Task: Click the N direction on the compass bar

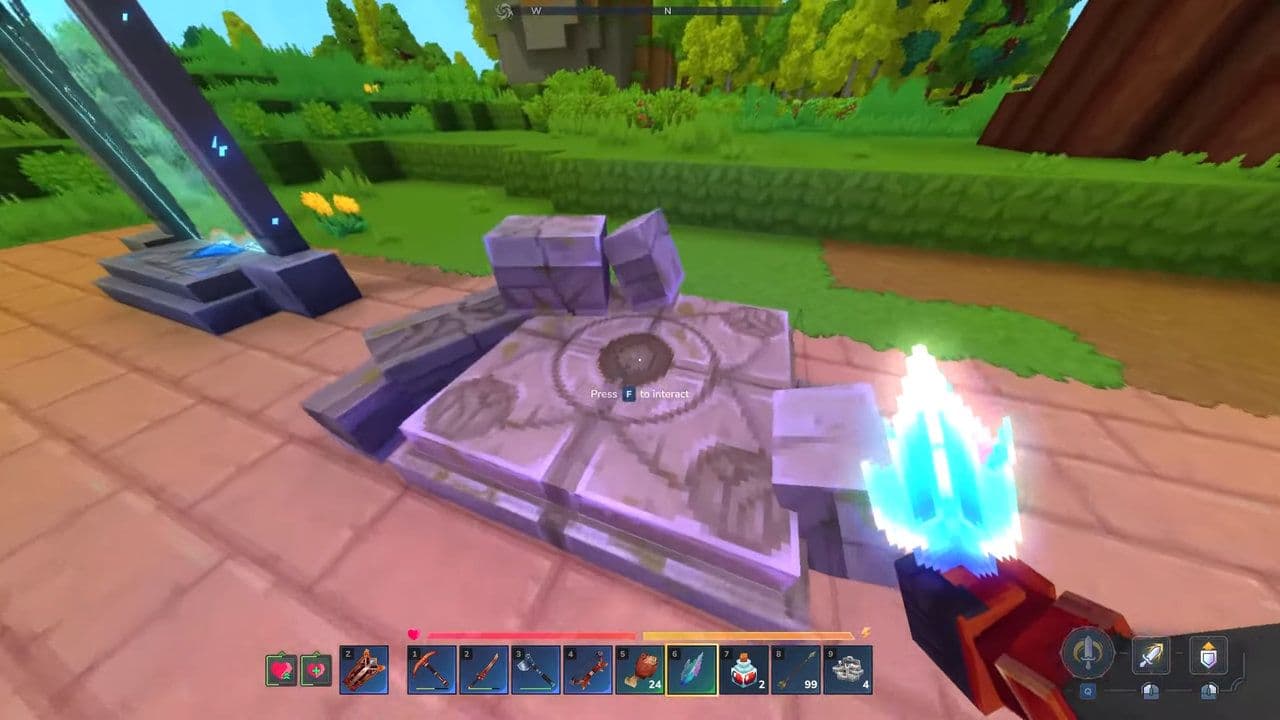Action: pyautogui.click(x=667, y=11)
